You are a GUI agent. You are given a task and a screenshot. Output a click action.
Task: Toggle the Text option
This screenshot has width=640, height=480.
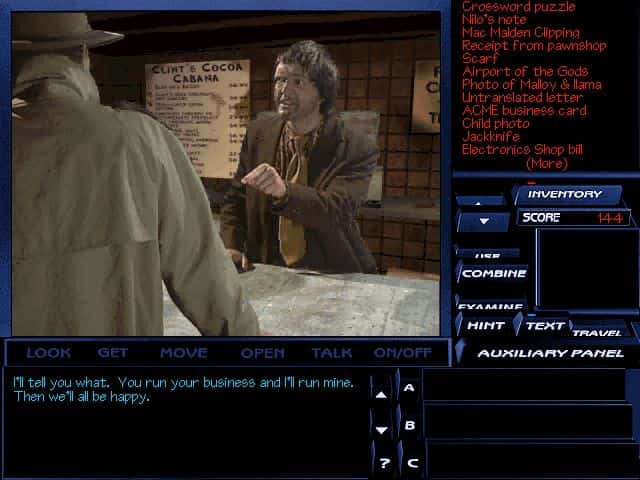(x=545, y=325)
